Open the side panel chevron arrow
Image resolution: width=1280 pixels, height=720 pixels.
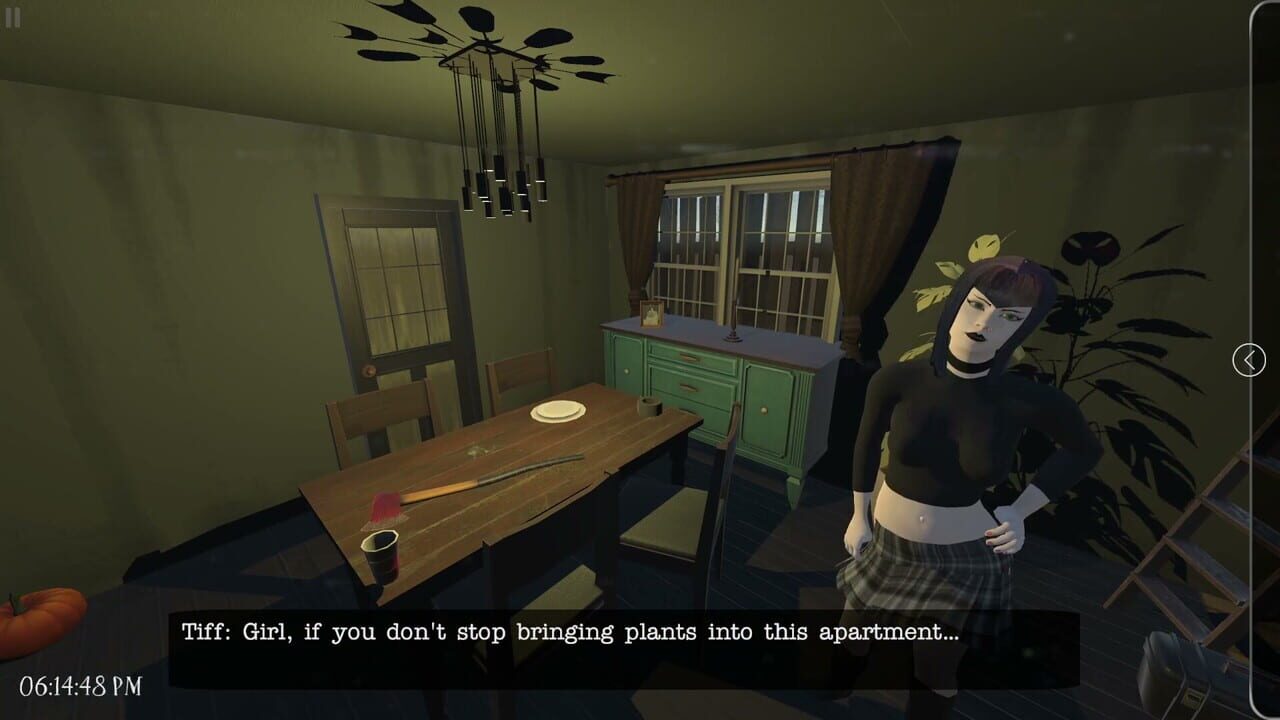[1247, 360]
